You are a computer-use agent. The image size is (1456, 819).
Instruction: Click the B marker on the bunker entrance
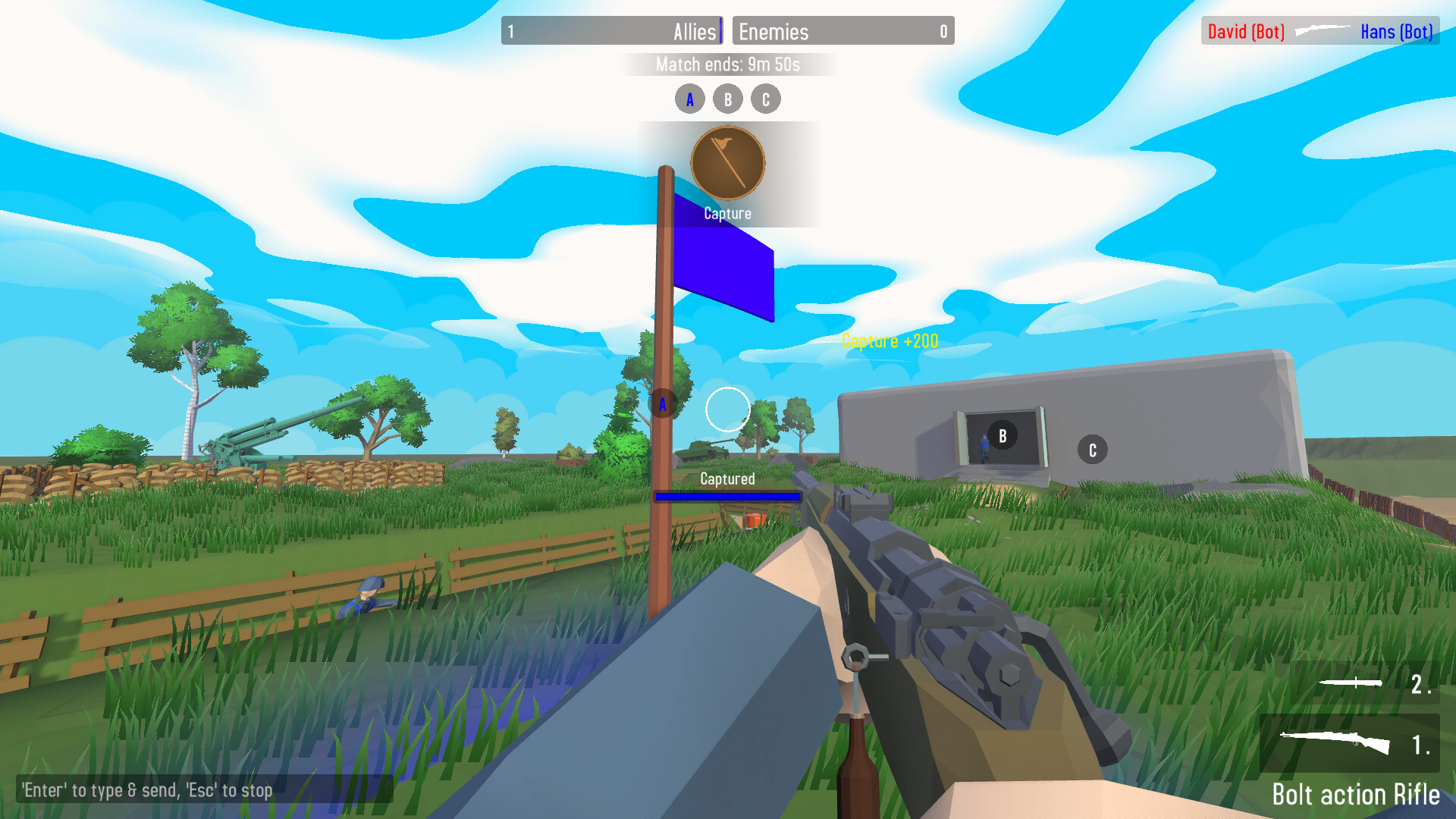(1002, 435)
